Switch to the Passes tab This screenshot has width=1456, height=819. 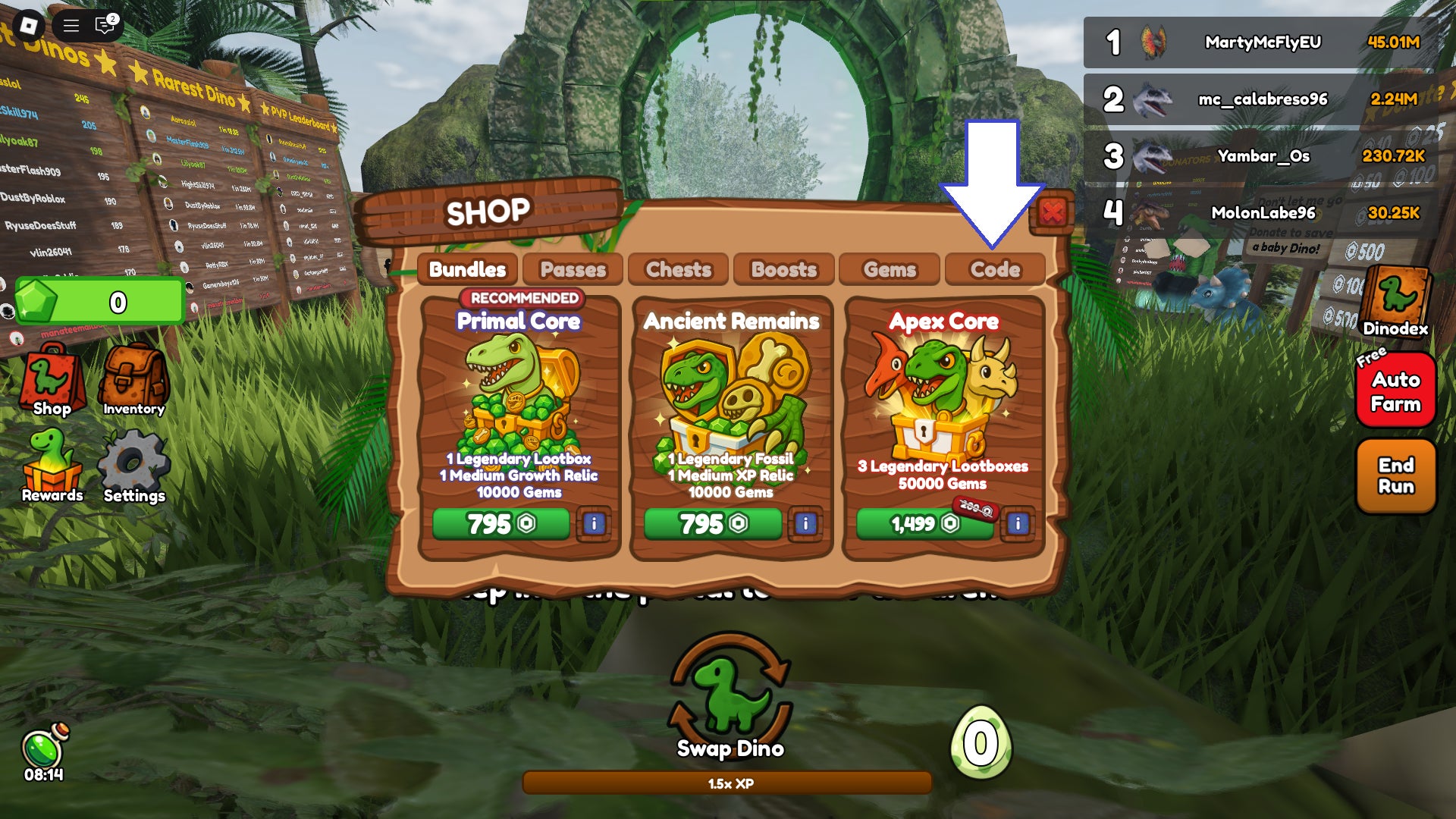coord(573,269)
